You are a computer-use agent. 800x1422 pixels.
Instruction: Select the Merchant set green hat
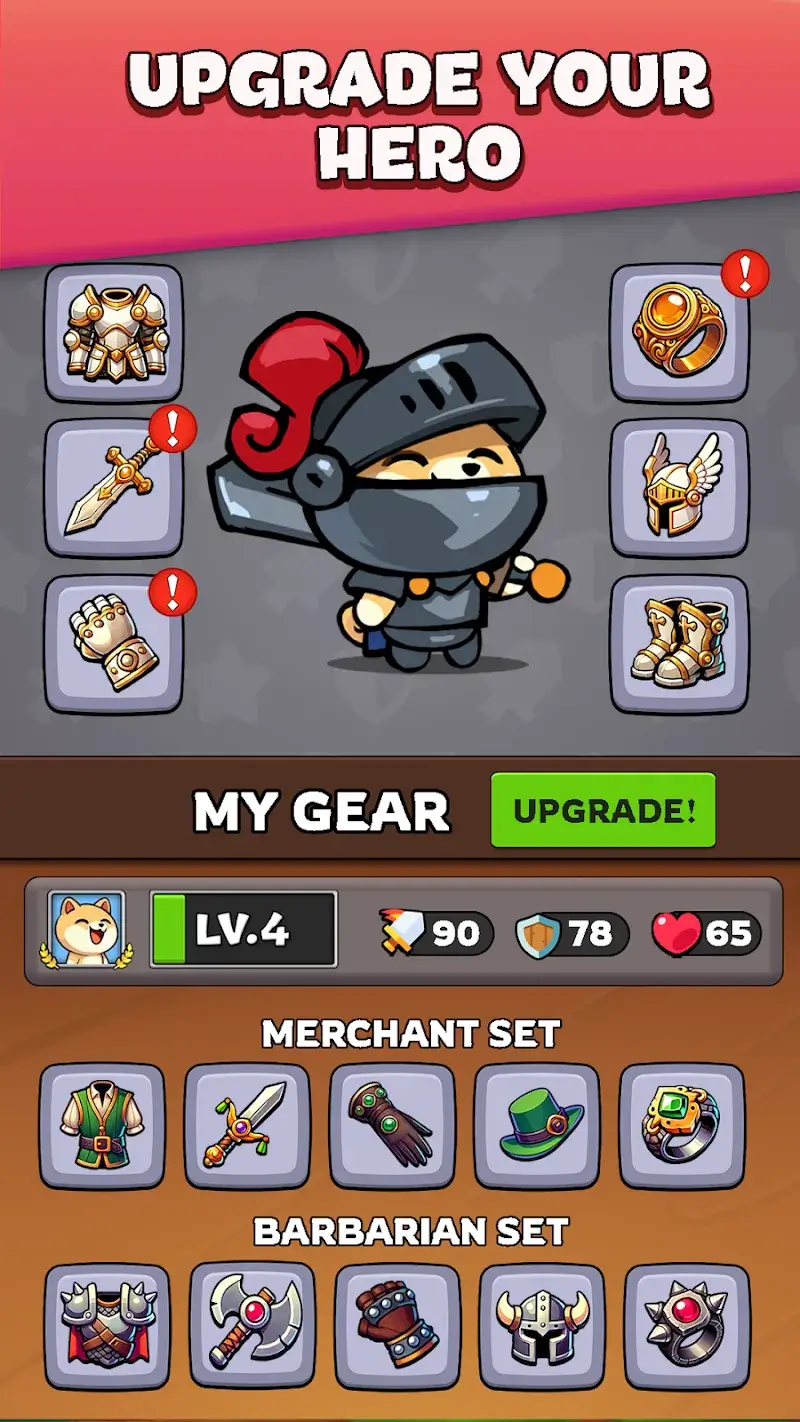[x=537, y=1125]
